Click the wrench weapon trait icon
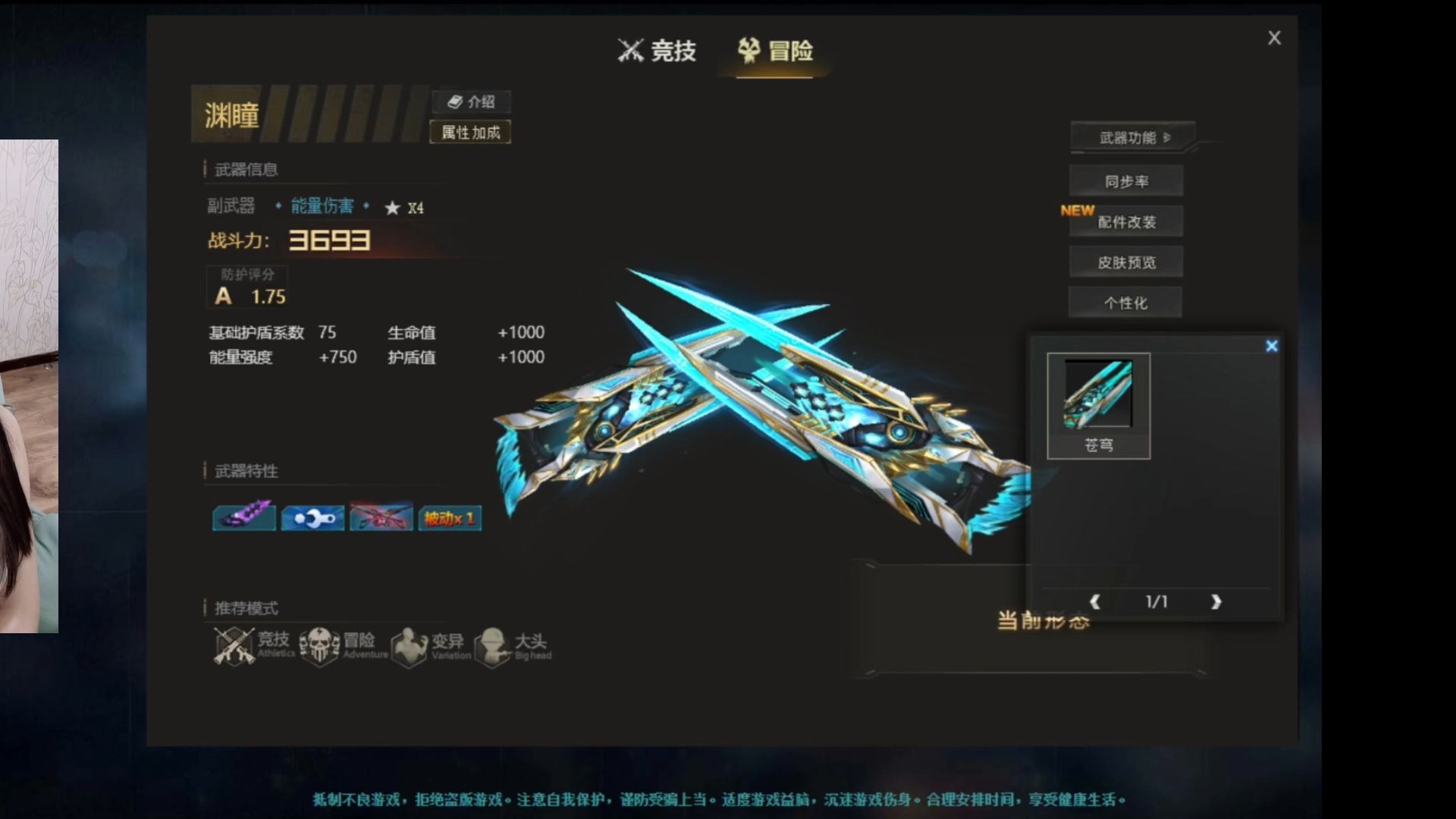Image resolution: width=1456 pixels, height=819 pixels. (312, 516)
